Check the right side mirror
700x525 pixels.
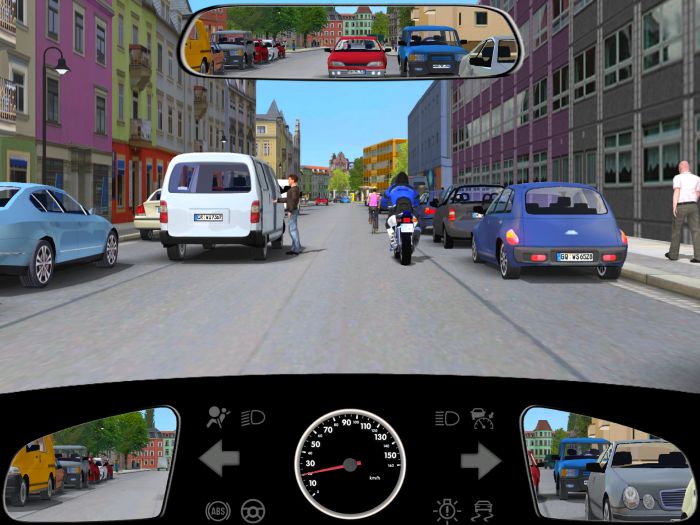[x=608, y=462]
